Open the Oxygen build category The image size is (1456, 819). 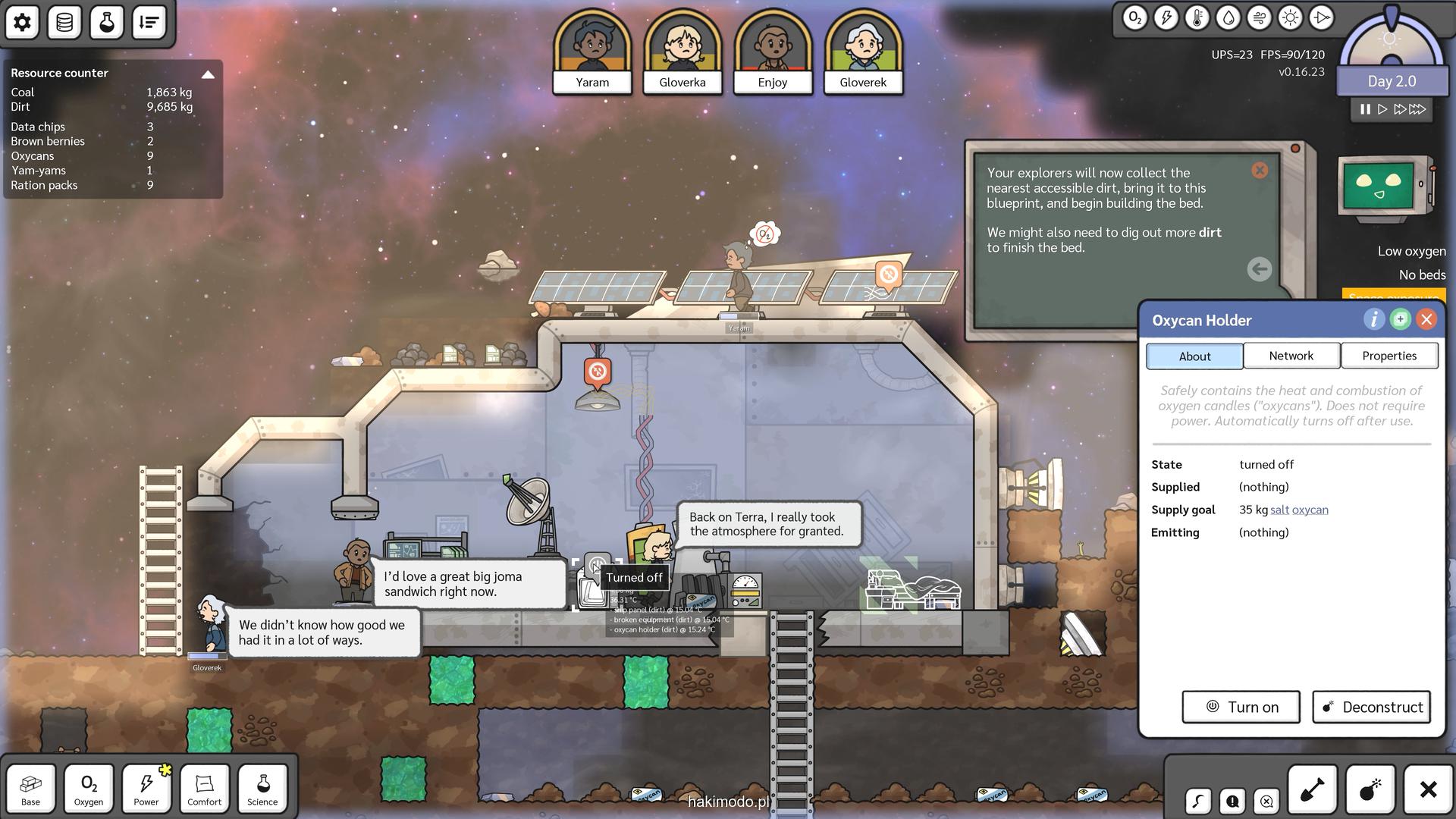pos(89,789)
